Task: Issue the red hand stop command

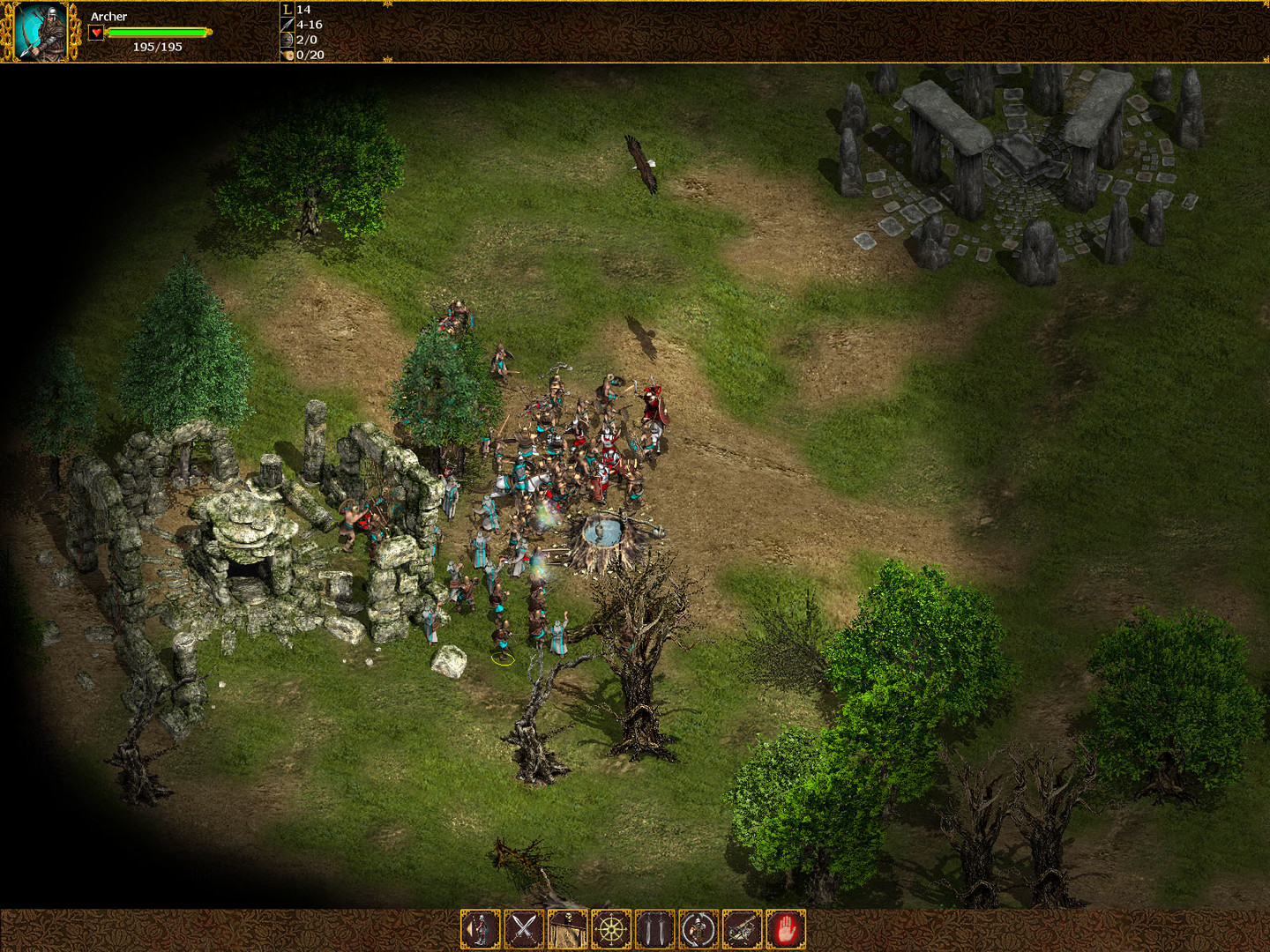Action: point(786,929)
